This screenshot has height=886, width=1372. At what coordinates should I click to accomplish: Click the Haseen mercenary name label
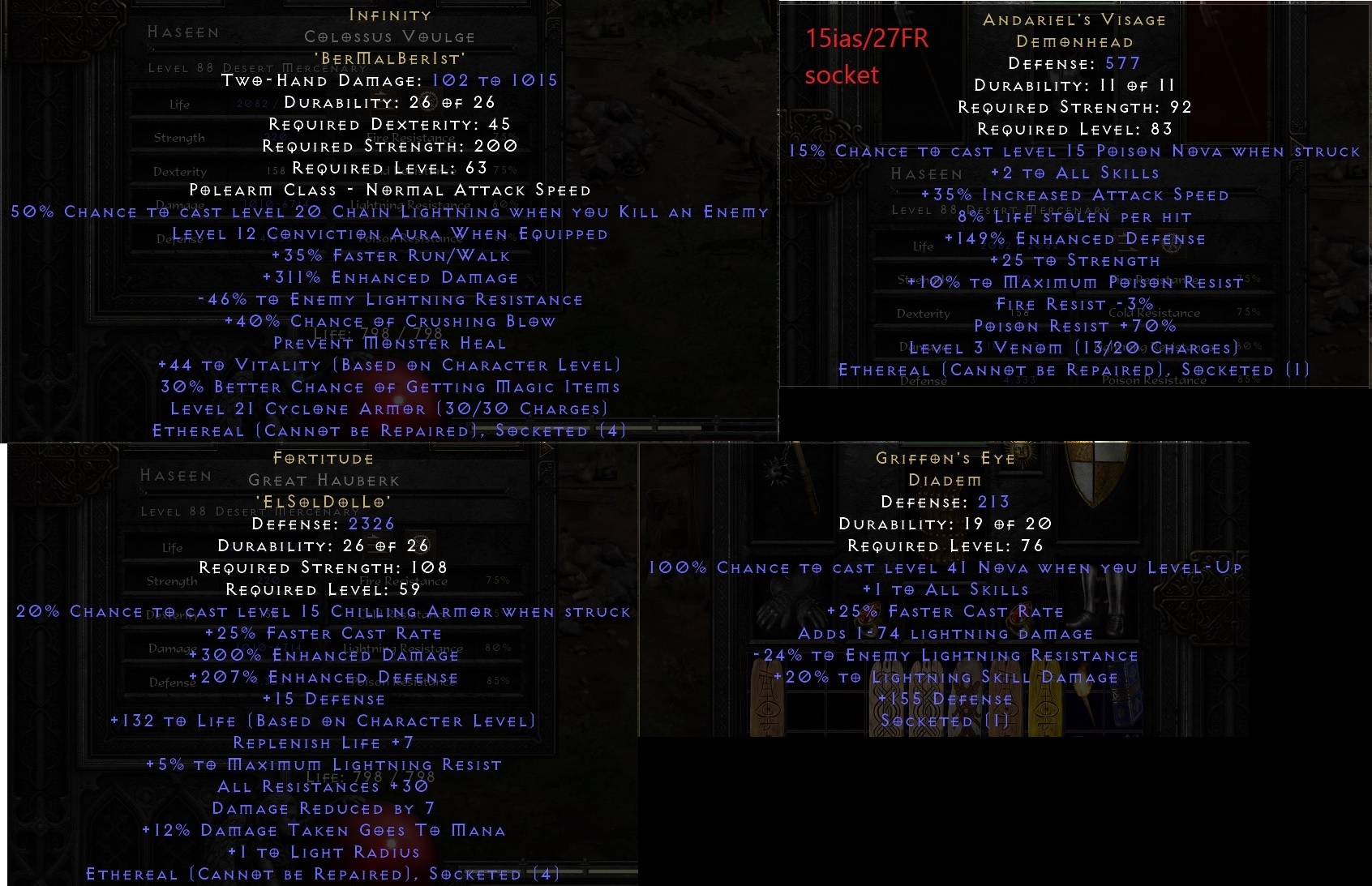pos(182,32)
